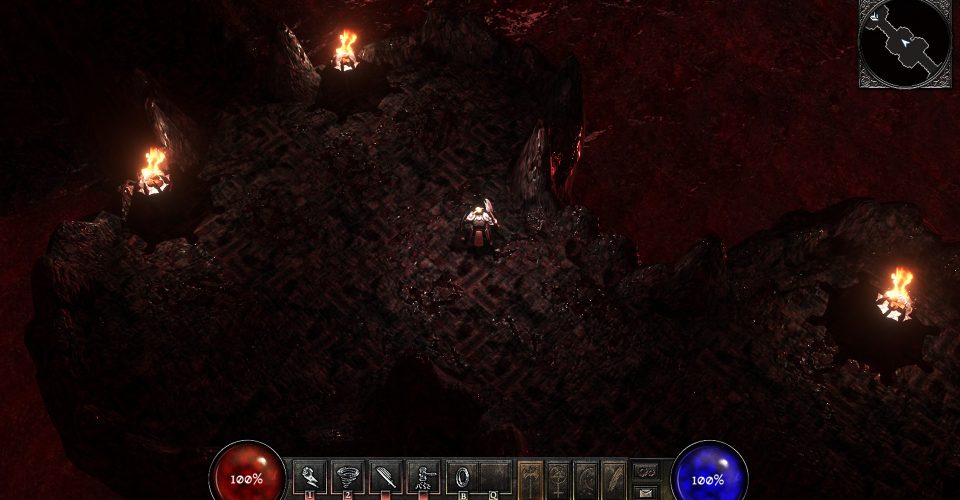Click the circular dungeon minimap
Image resolution: width=960 pixels, height=500 pixels.
click(x=907, y=43)
